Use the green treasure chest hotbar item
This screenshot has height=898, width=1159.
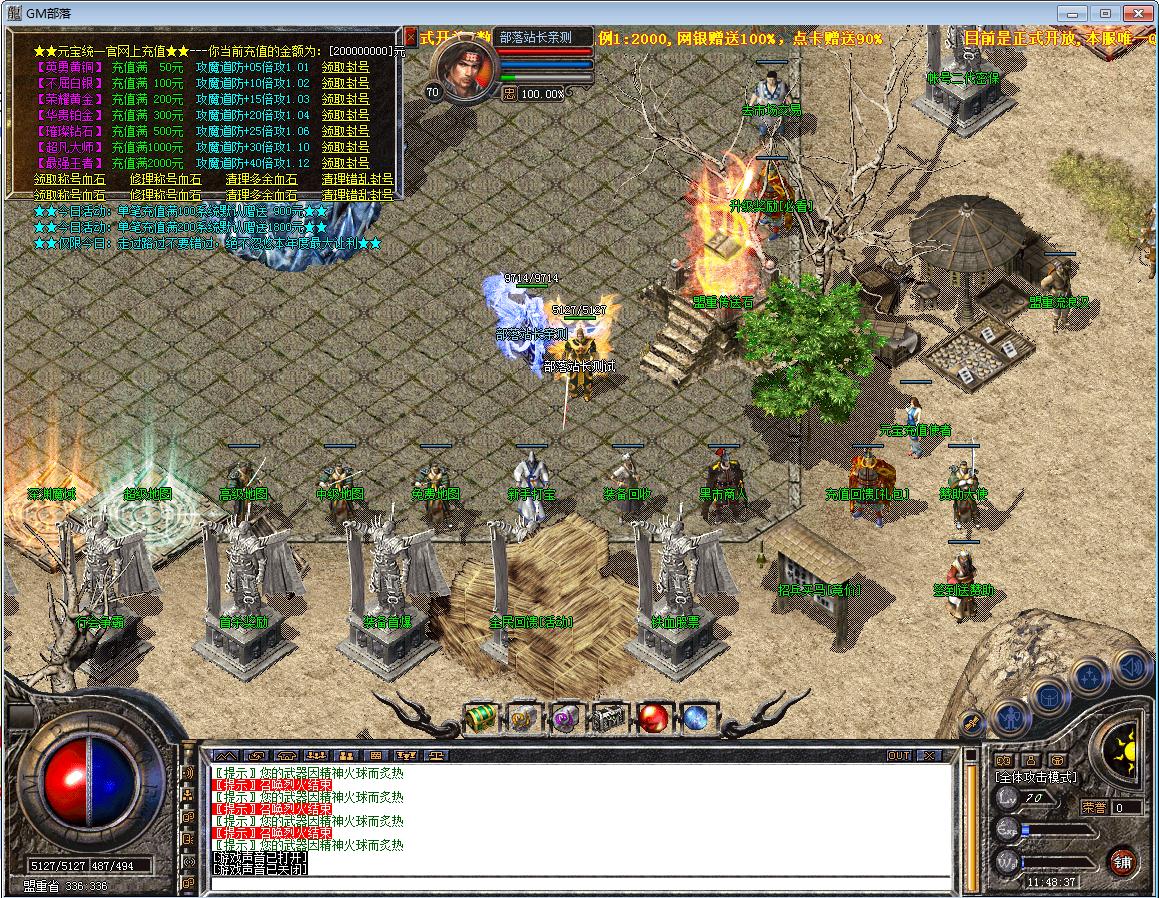(x=481, y=718)
